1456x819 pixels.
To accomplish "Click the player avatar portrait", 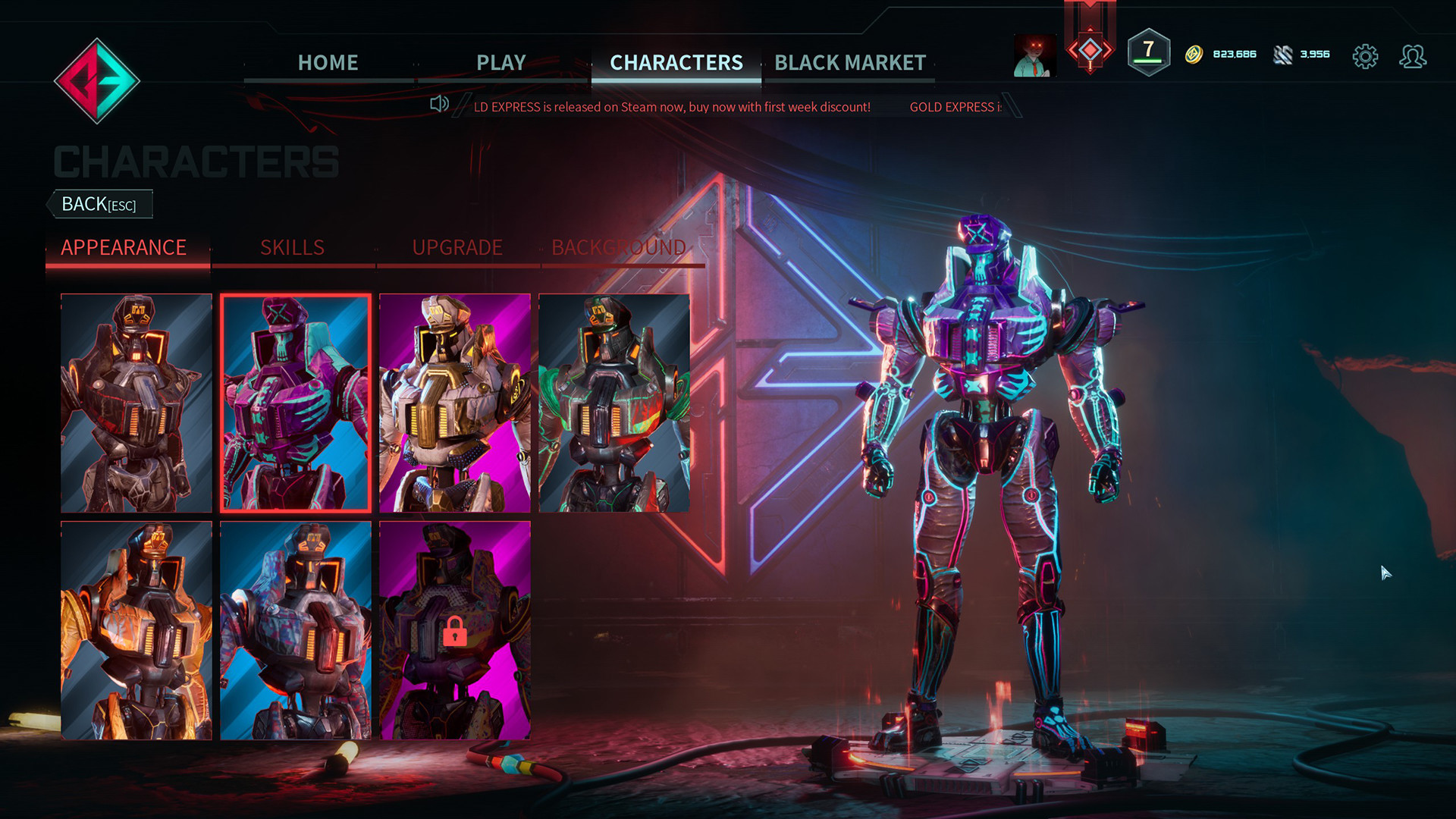I will click(x=1034, y=55).
